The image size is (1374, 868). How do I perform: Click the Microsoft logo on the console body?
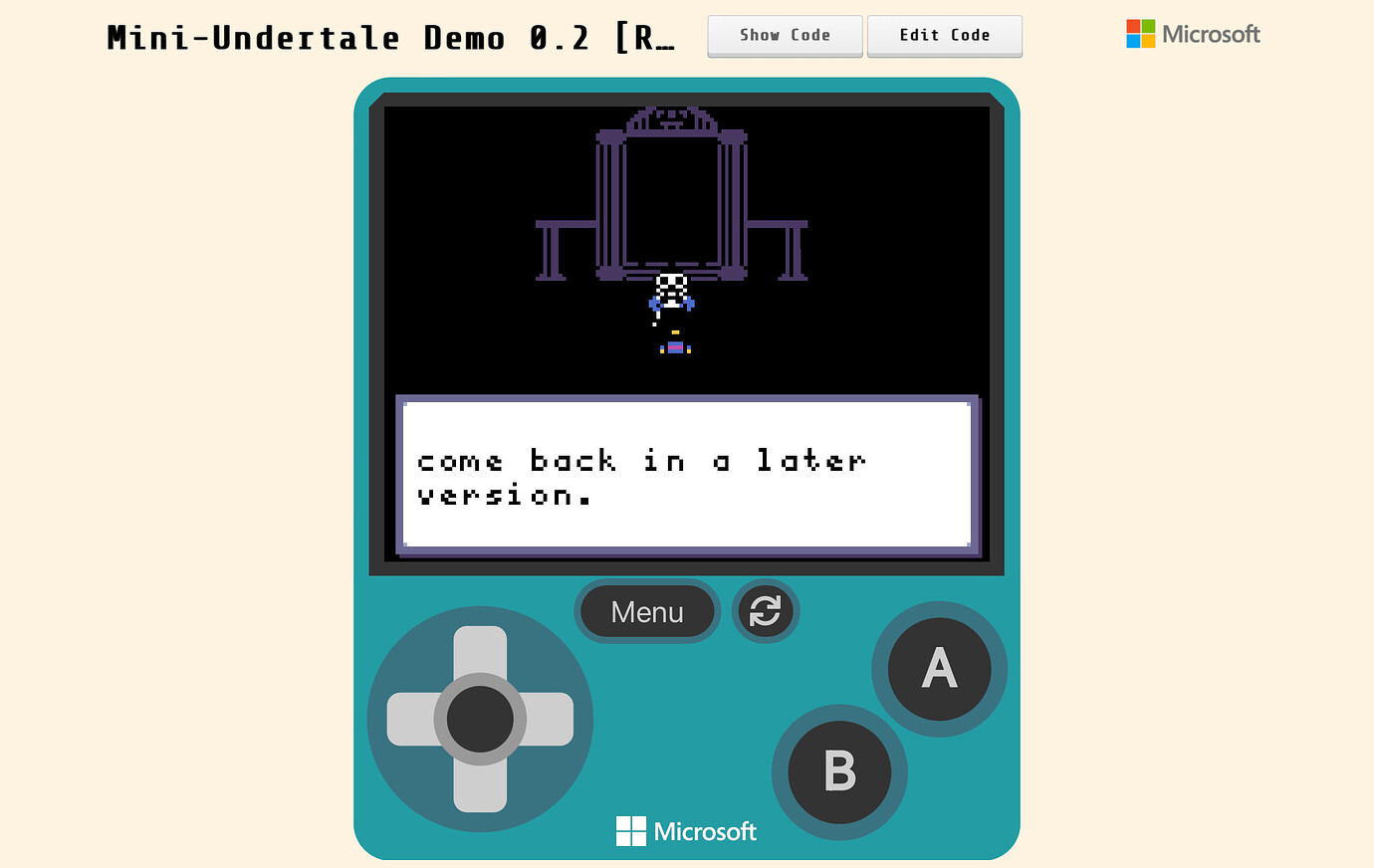(685, 830)
